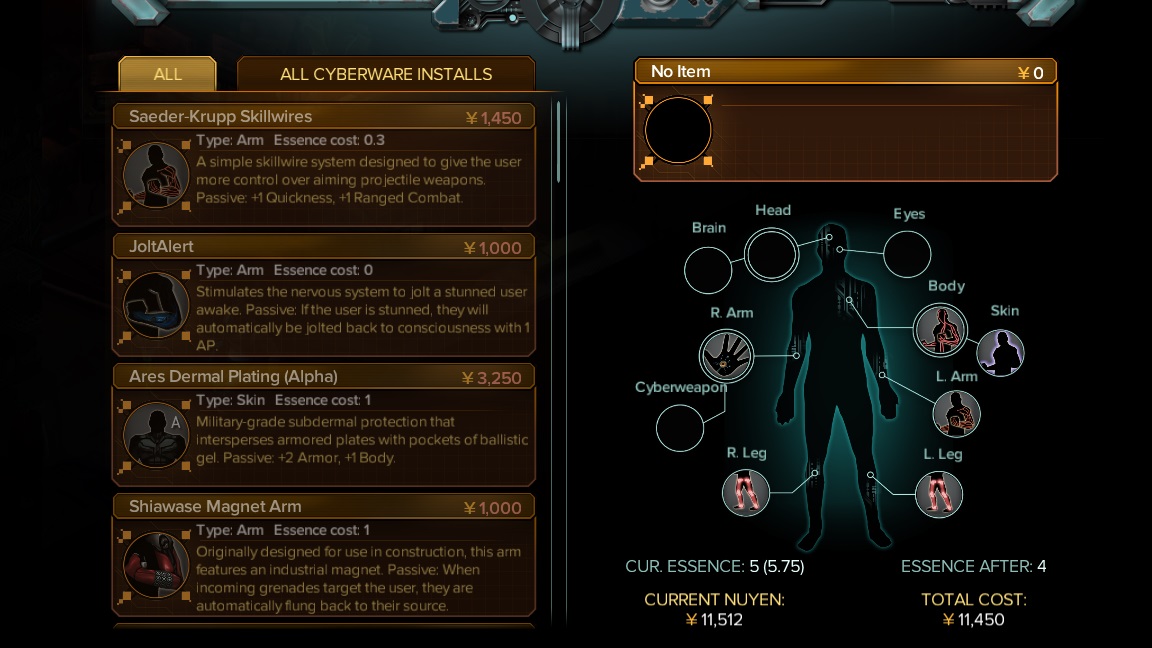Viewport: 1152px width, 648px height.
Task: Open the R. Leg slot
Action: pos(746,492)
